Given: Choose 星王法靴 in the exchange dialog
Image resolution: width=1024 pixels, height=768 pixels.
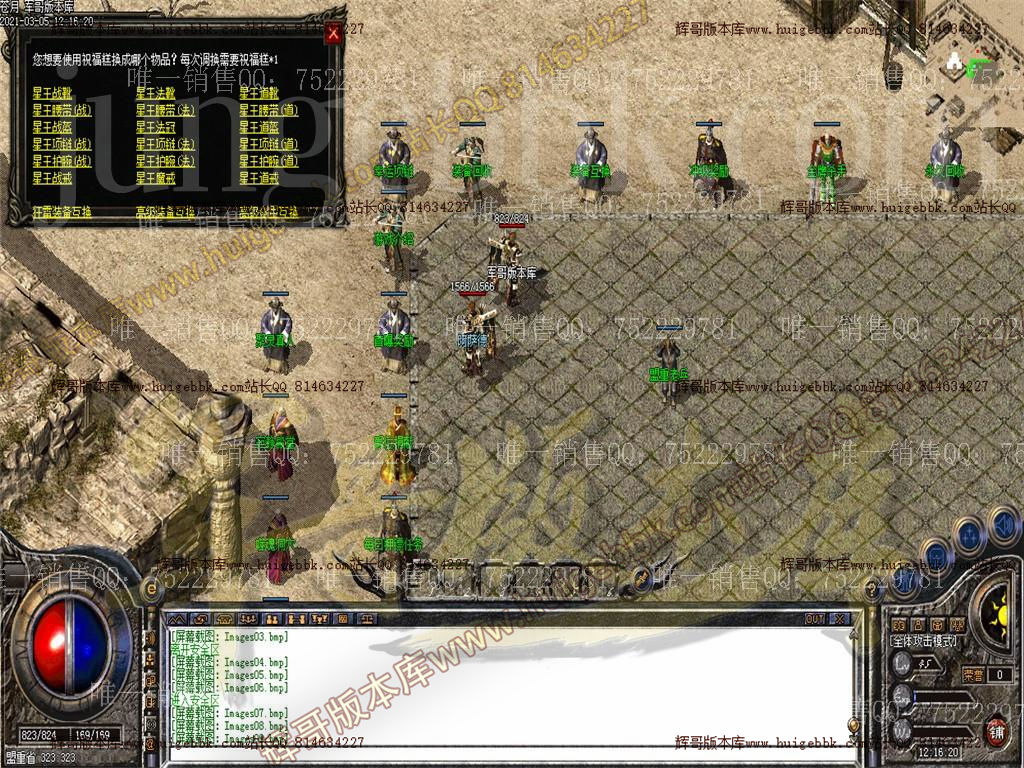Looking at the screenshot, I should pyautogui.click(x=156, y=93).
